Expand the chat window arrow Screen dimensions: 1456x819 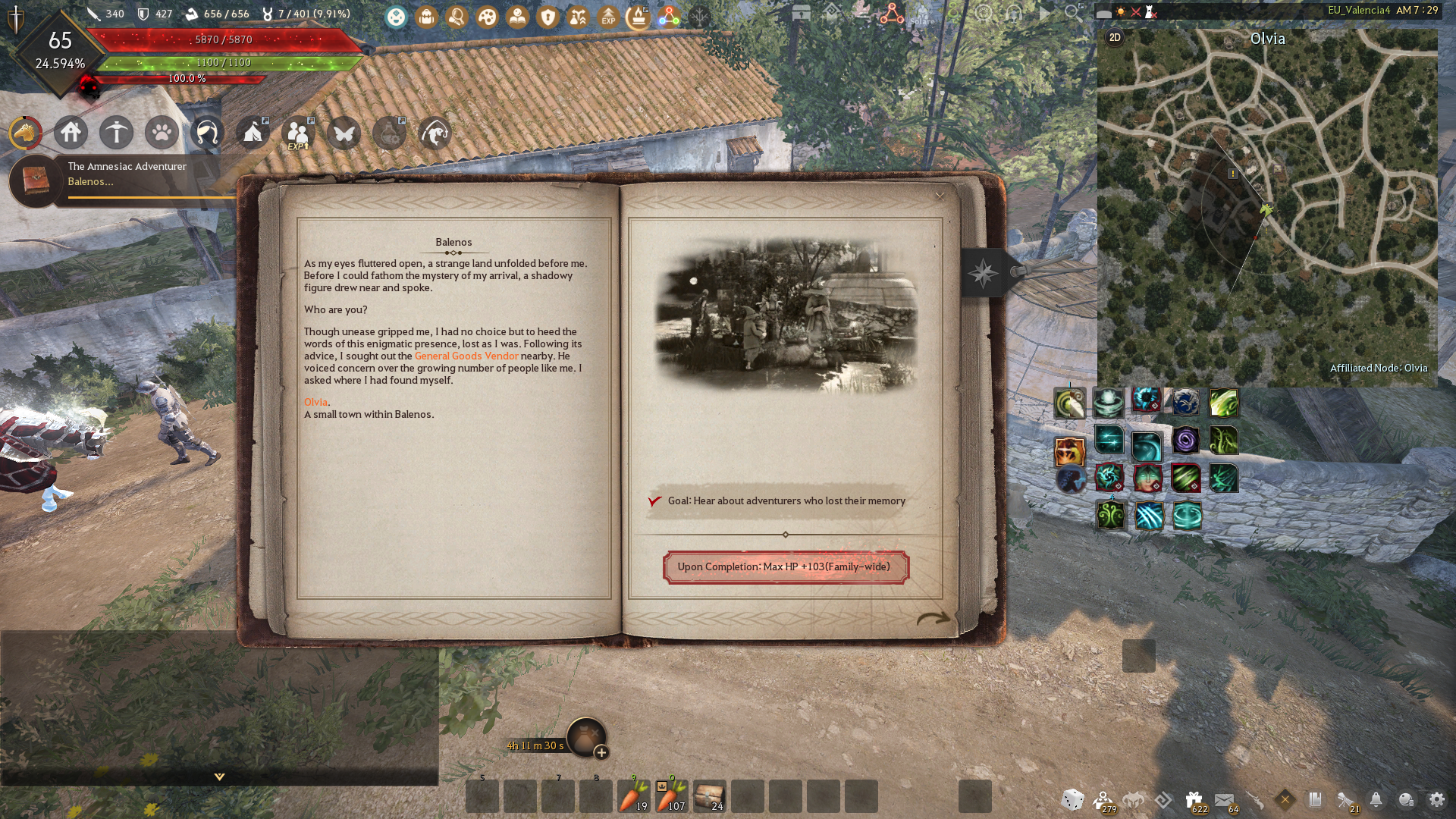pos(219,777)
